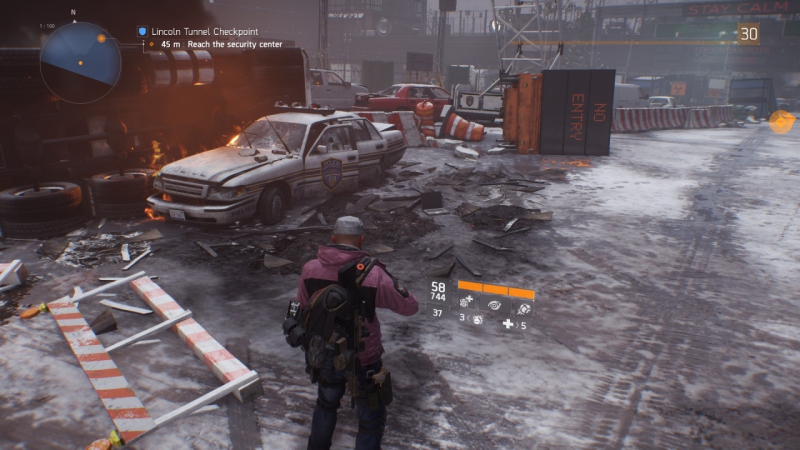
Task: Click the orange diamond waypoint marker on screen
Action: tap(780, 121)
